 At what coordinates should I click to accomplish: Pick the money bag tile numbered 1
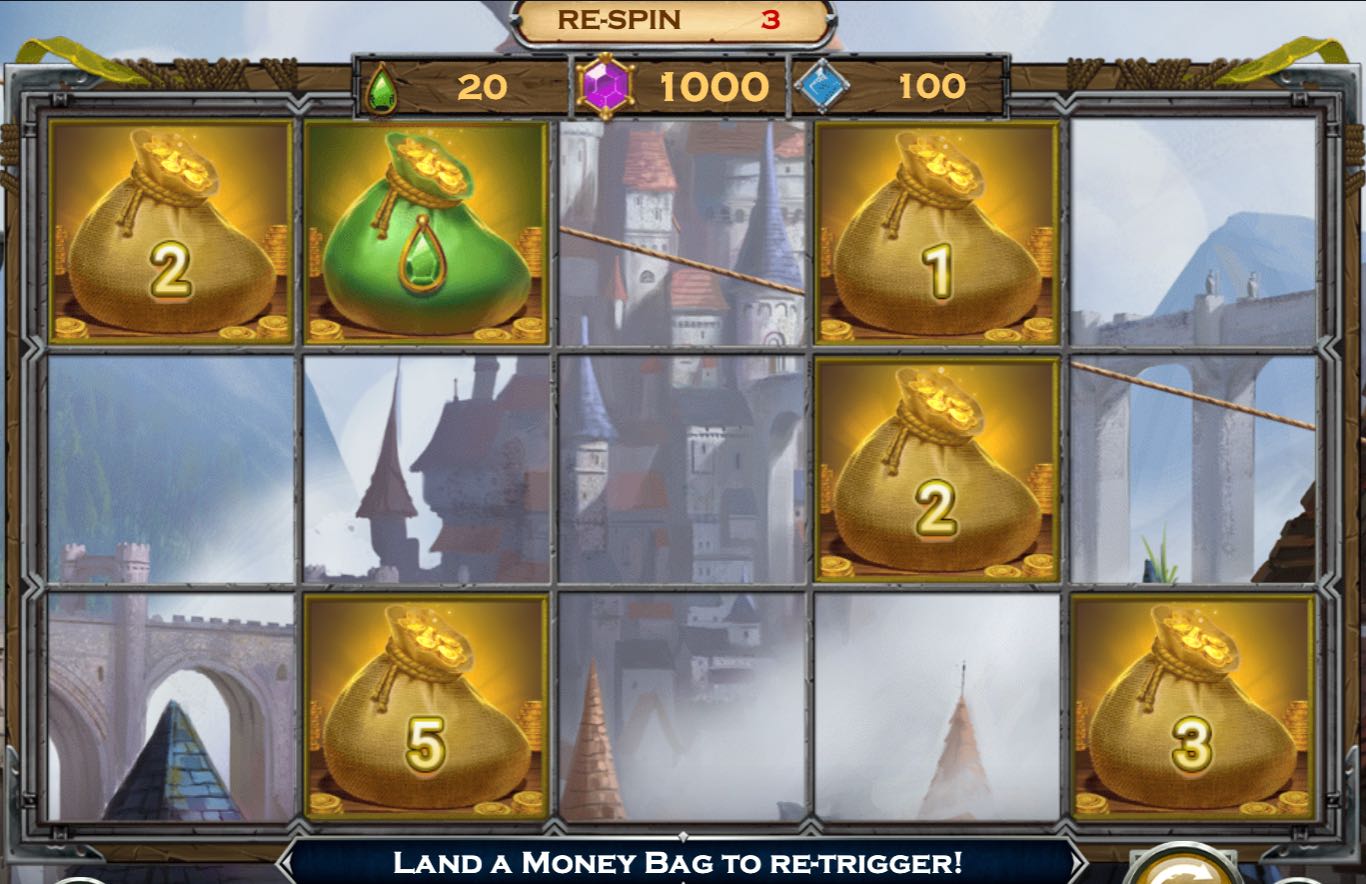click(937, 232)
